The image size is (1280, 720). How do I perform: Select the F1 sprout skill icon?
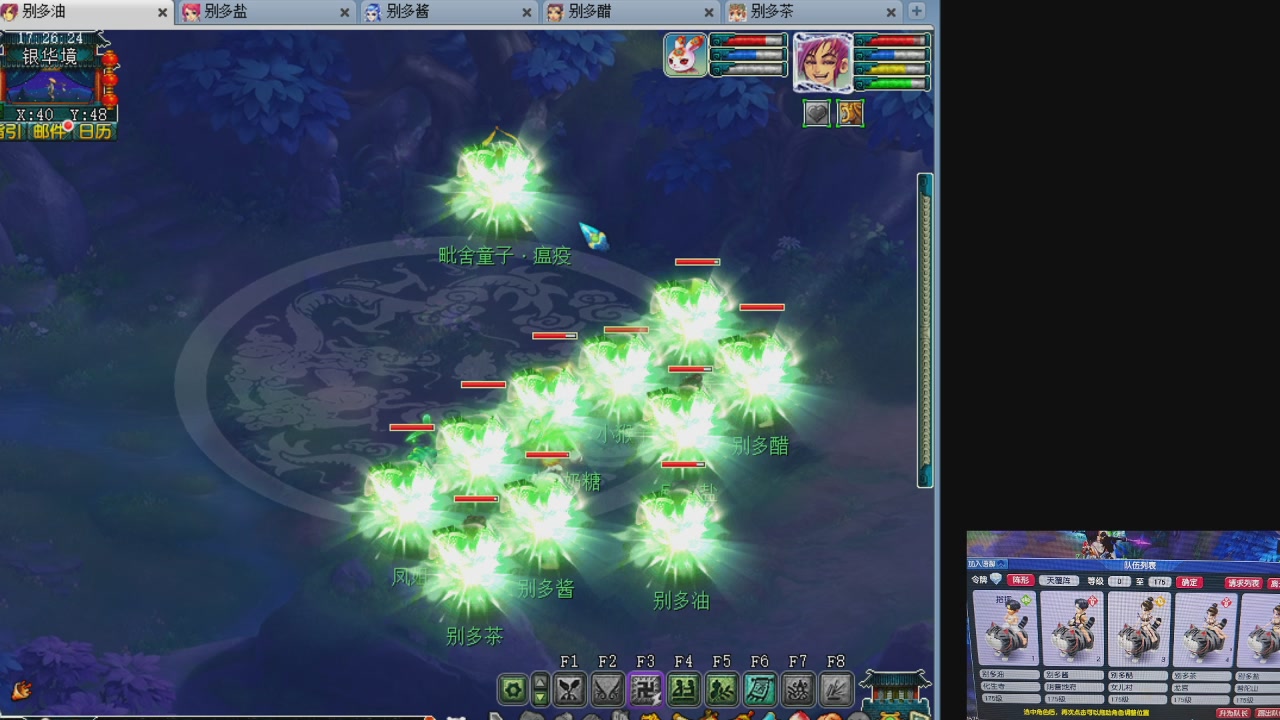pos(570,688)
